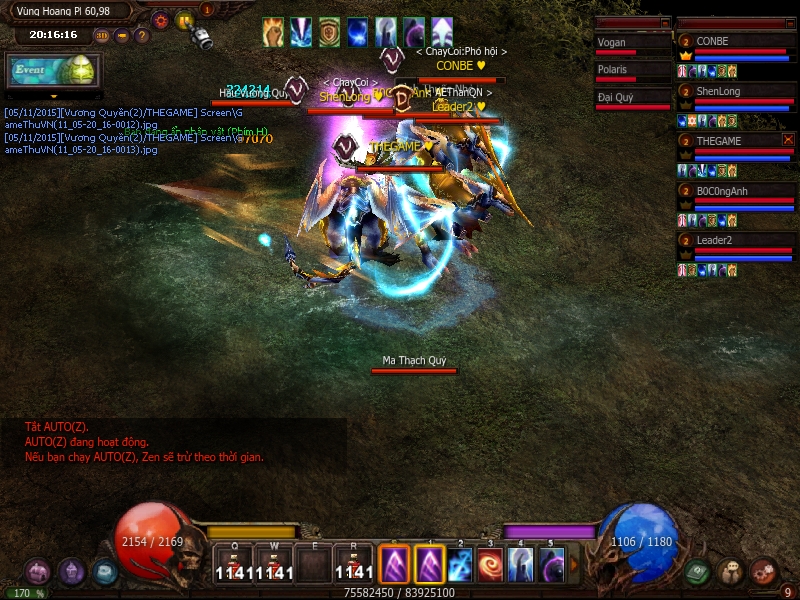
Task: Toggle the 3D view button
Action: 102,35
